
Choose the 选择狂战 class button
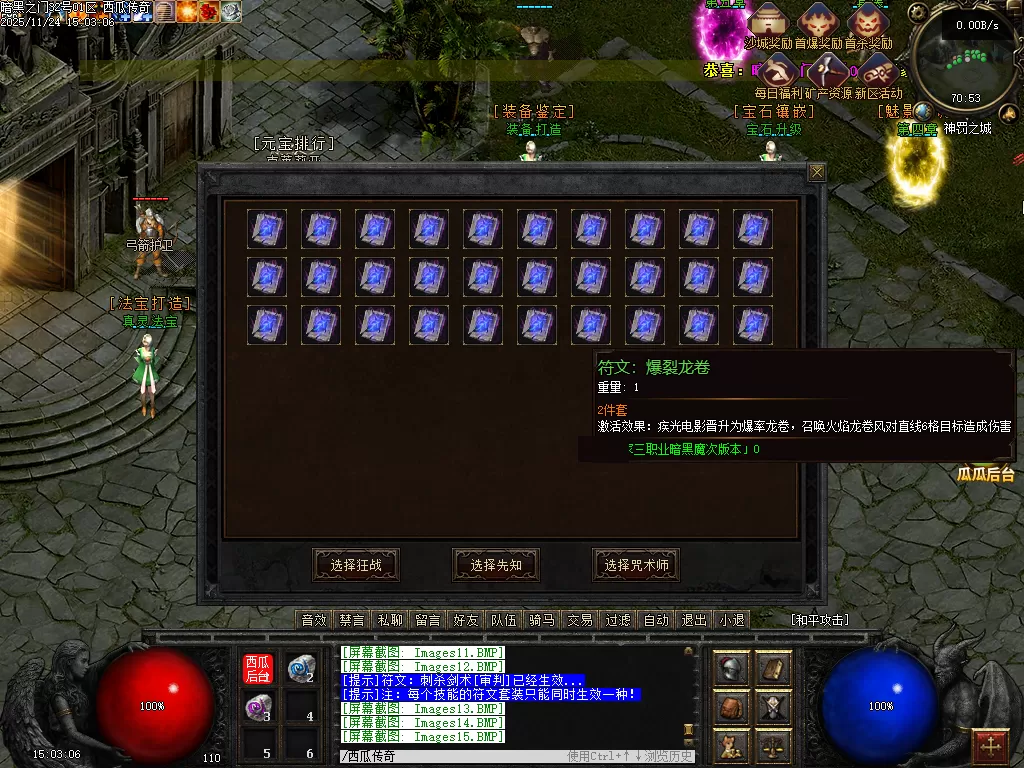click(355, 565)
